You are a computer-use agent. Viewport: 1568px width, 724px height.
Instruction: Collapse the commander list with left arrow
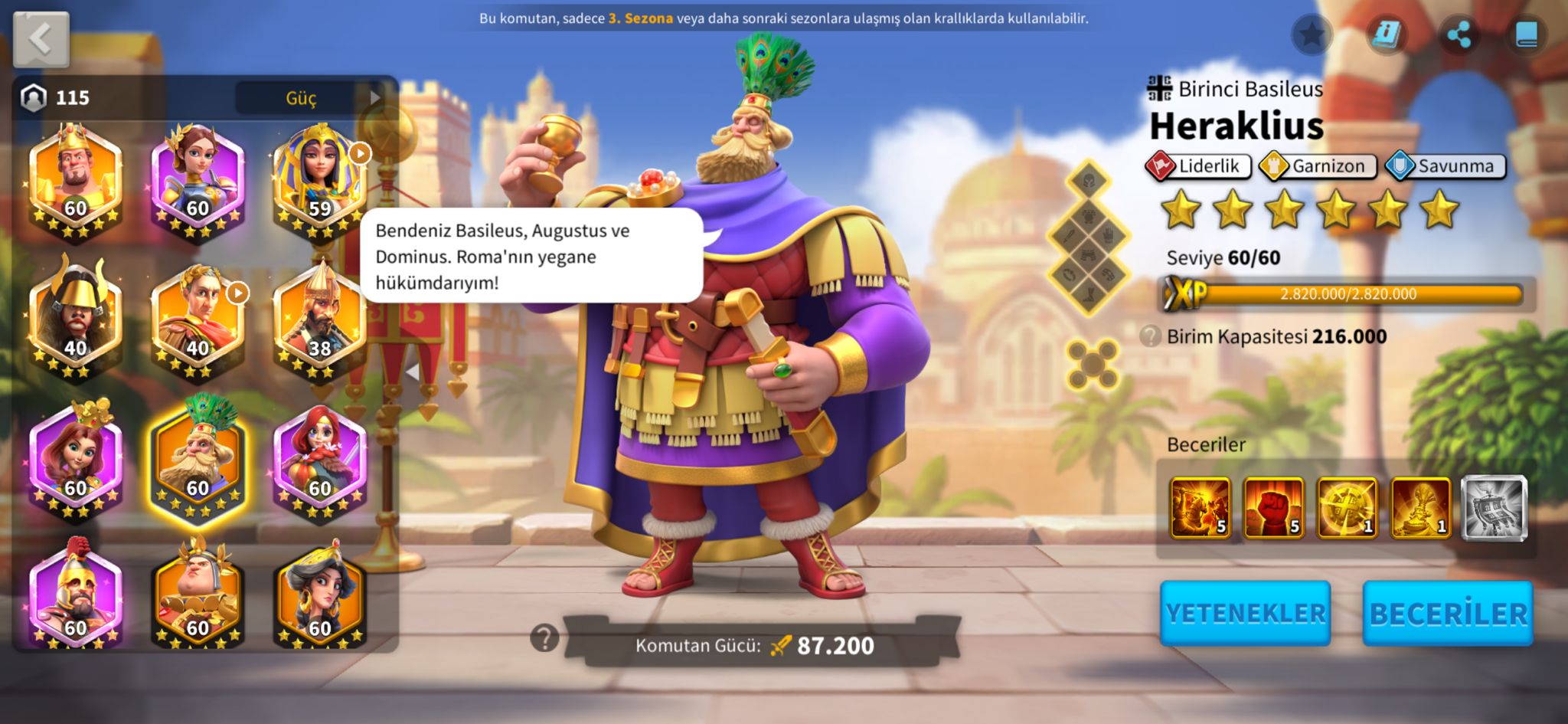(x=413, y=372)
